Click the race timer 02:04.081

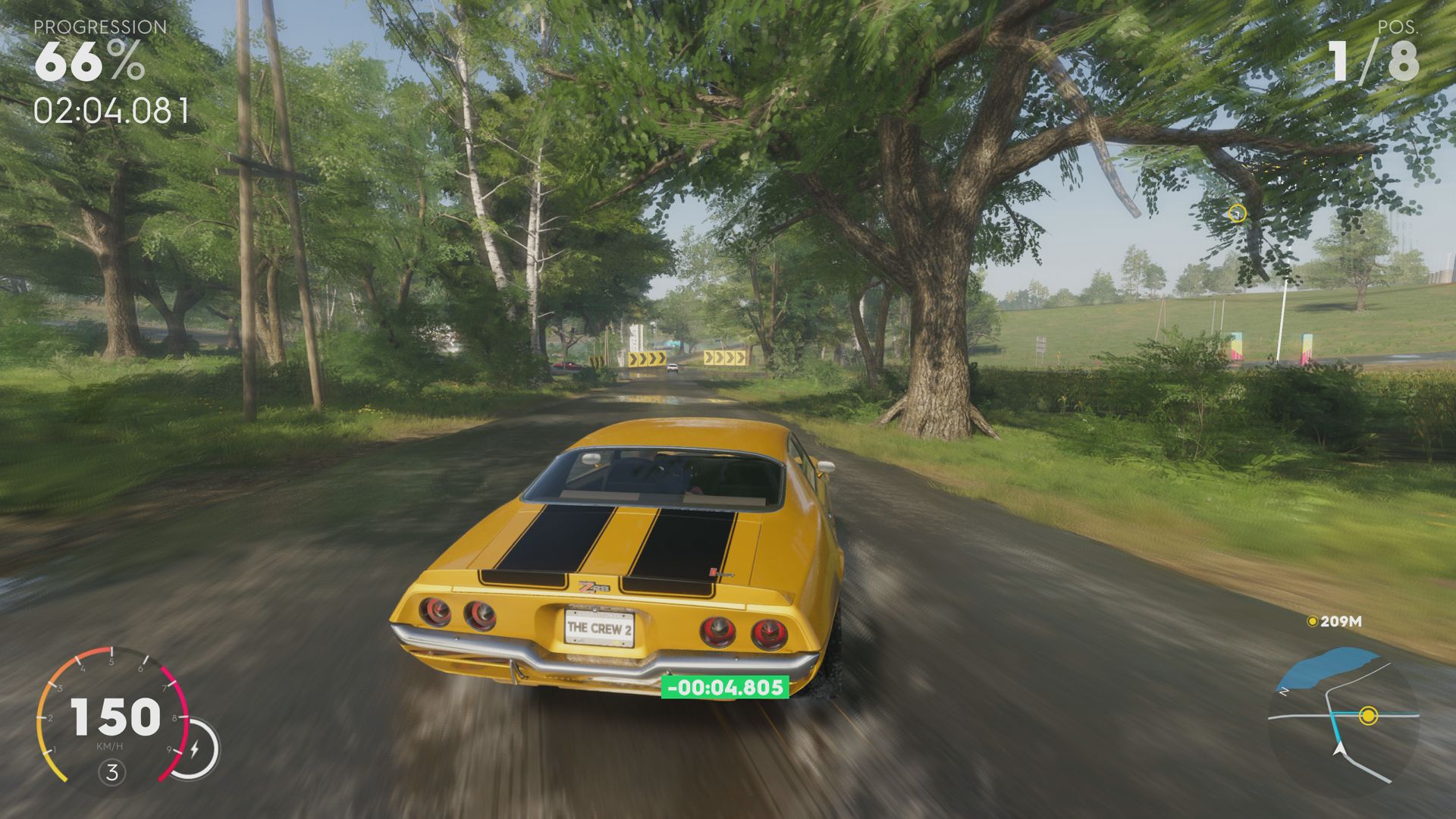[x=110, y=110]
